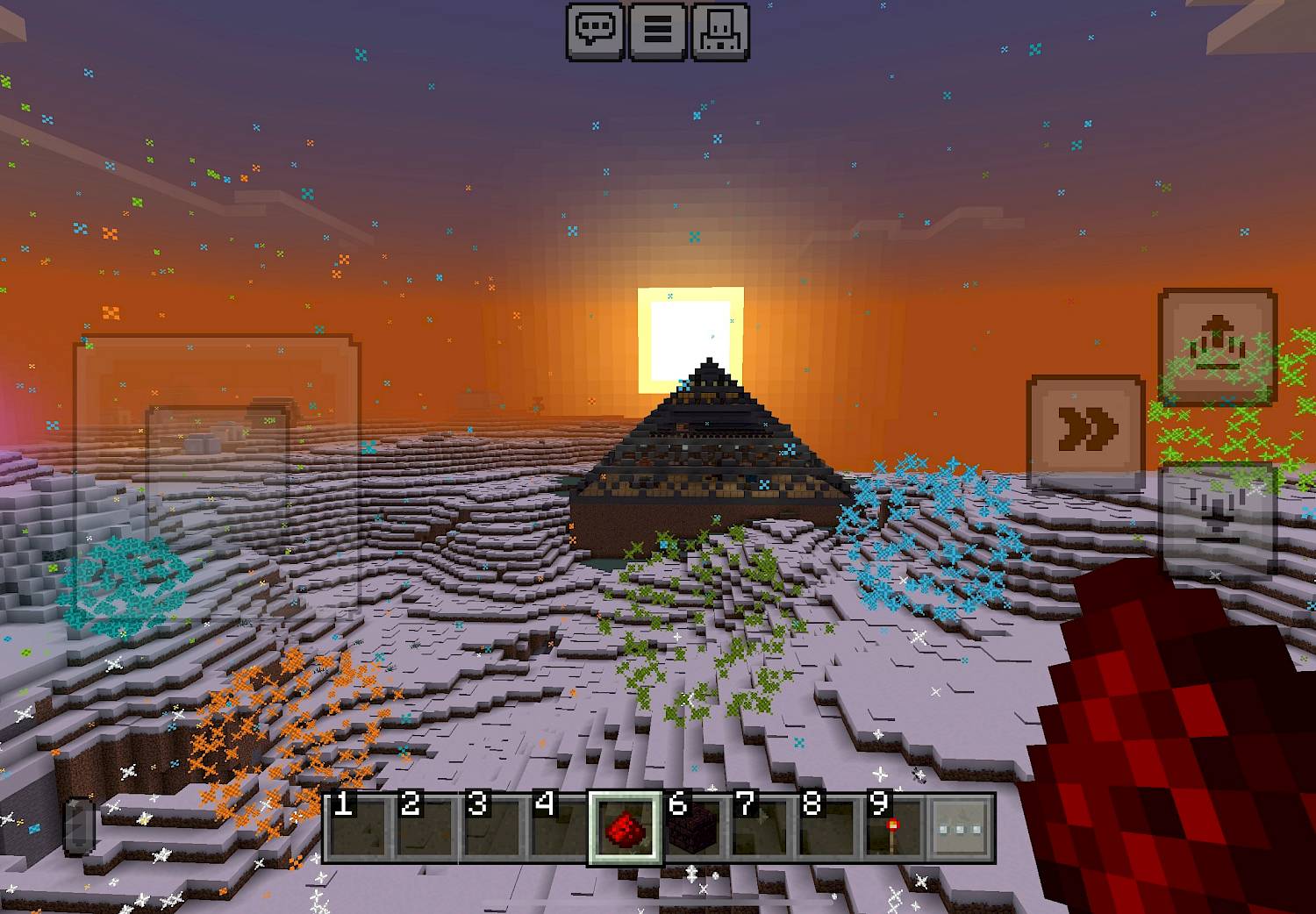
Task: Tap the fly-down arrow button
Action: coord(1217,518)
